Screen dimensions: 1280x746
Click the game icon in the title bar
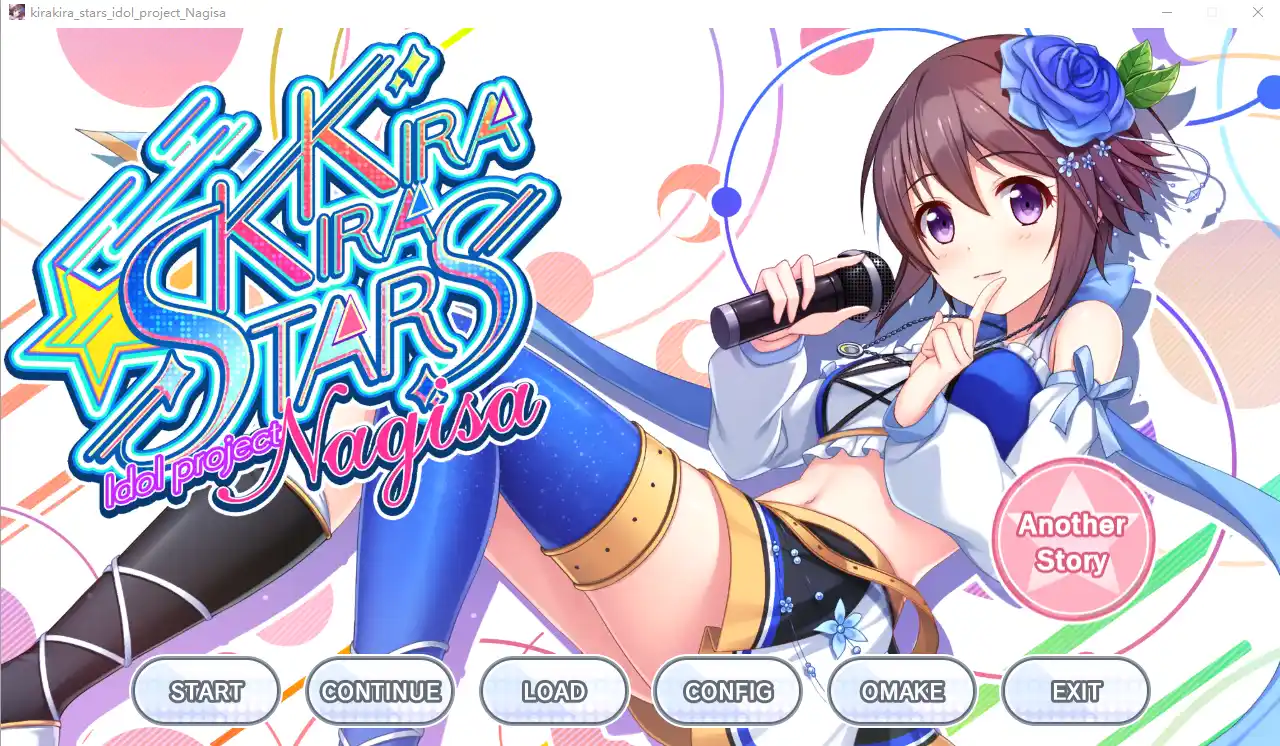click(15, 12)
